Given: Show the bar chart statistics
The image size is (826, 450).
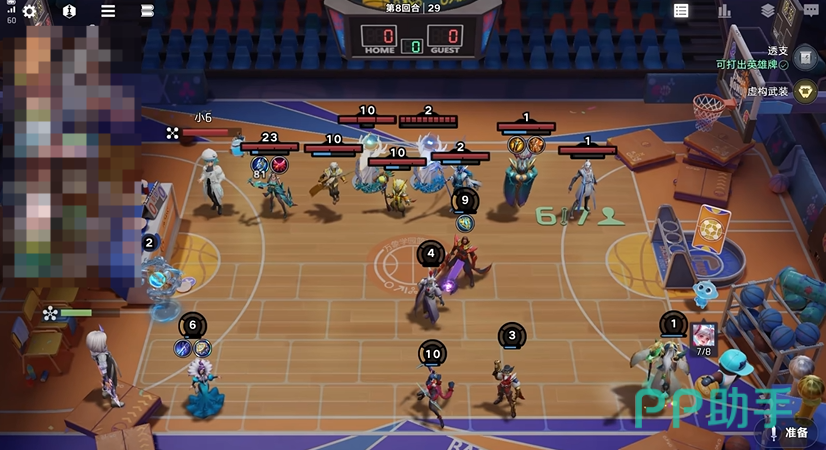Looking at the screenshot, I should (x=724, y=11).
